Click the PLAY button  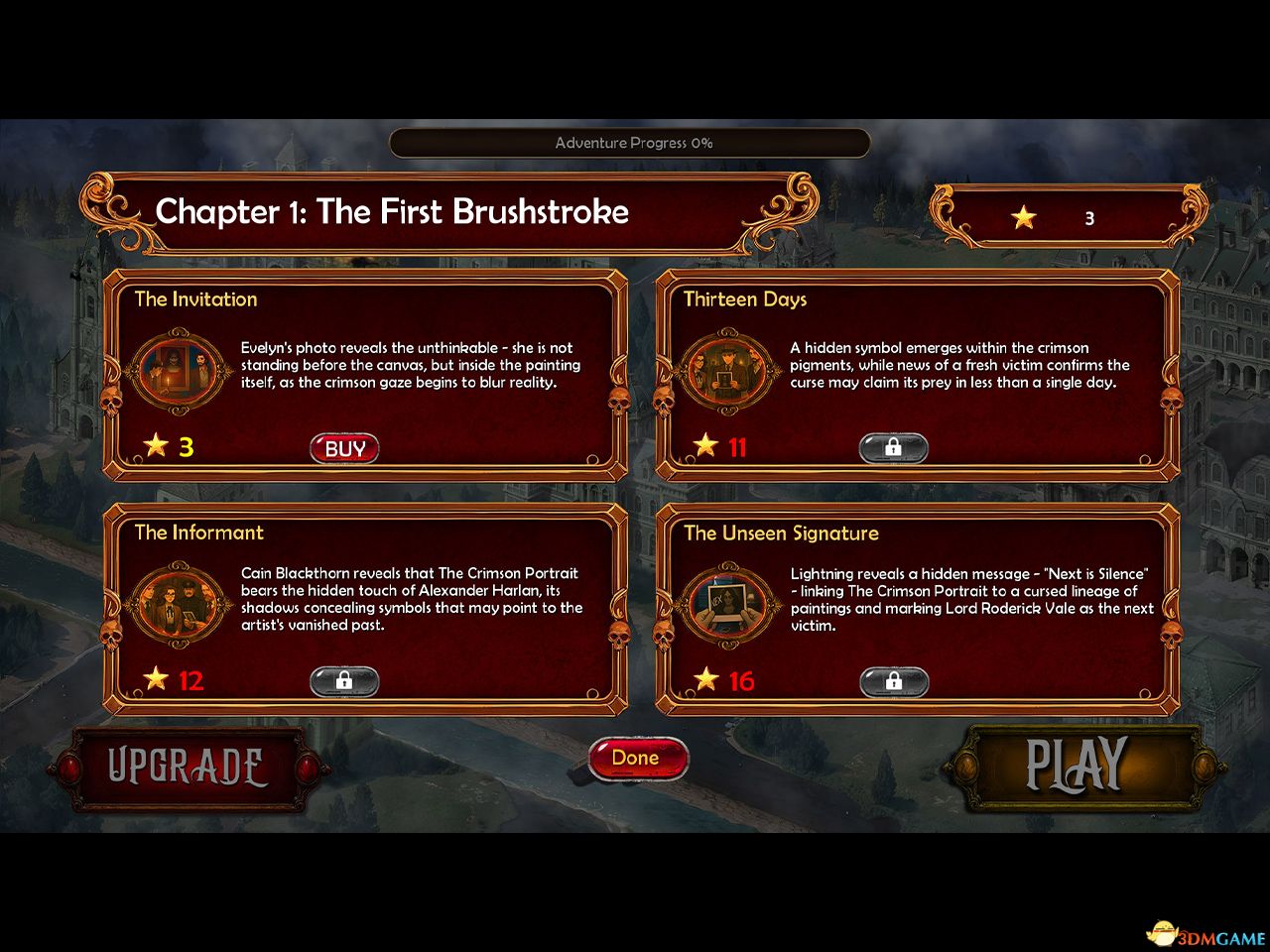tap(1078, 766)
